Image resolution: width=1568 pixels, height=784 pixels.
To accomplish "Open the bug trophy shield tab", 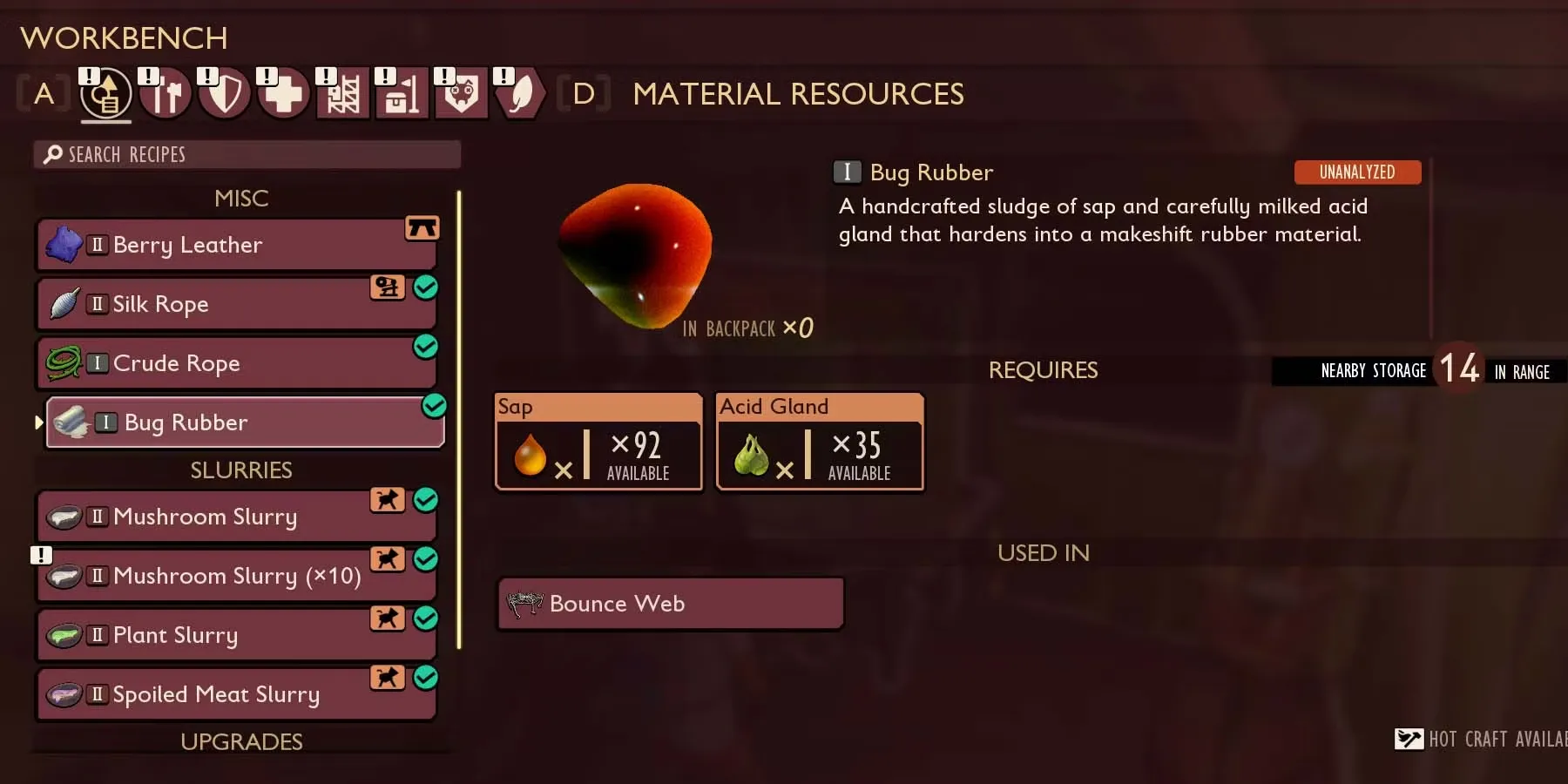I will [461, 94].
